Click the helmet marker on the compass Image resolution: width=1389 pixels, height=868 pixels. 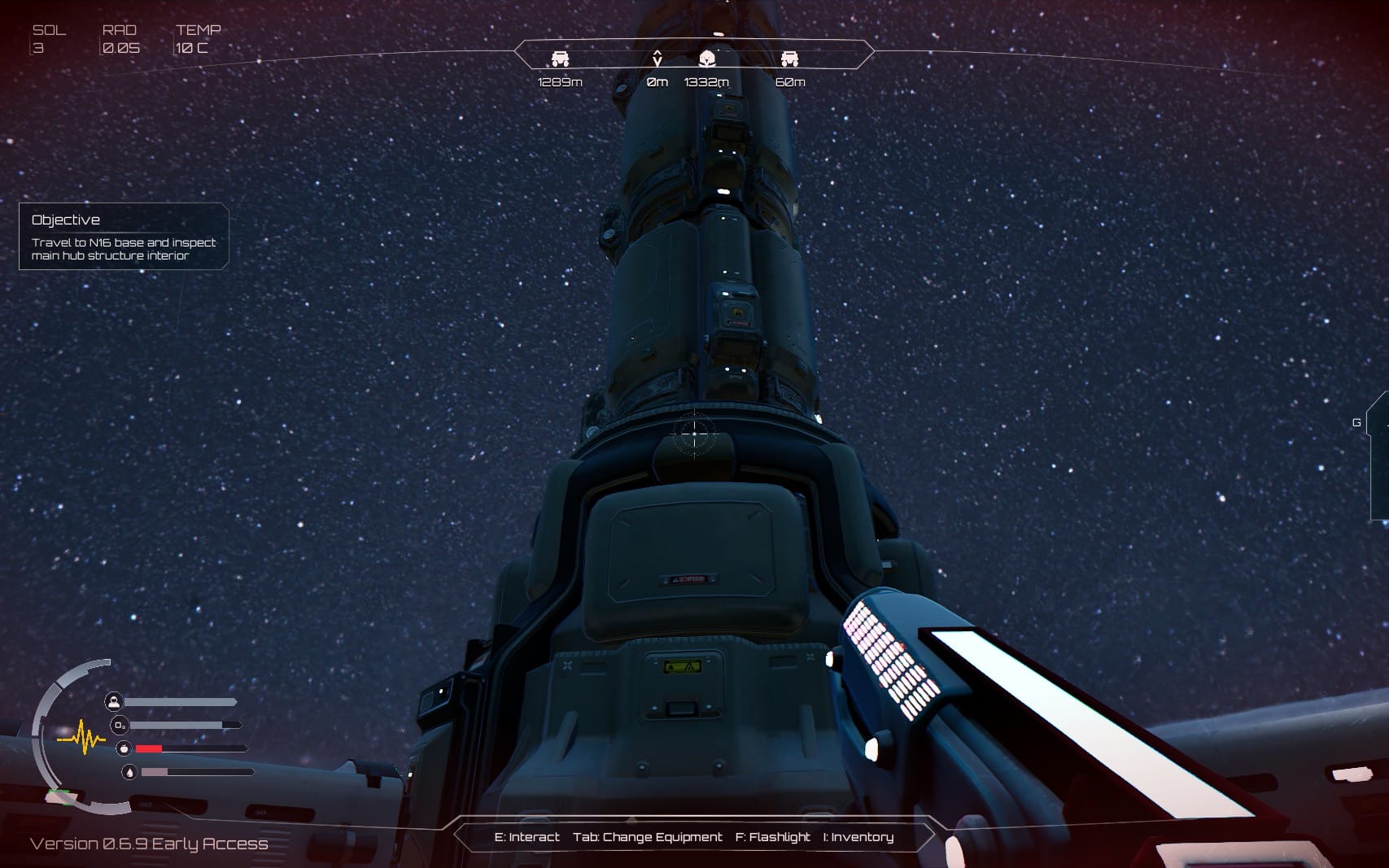(x=707, y=58)
